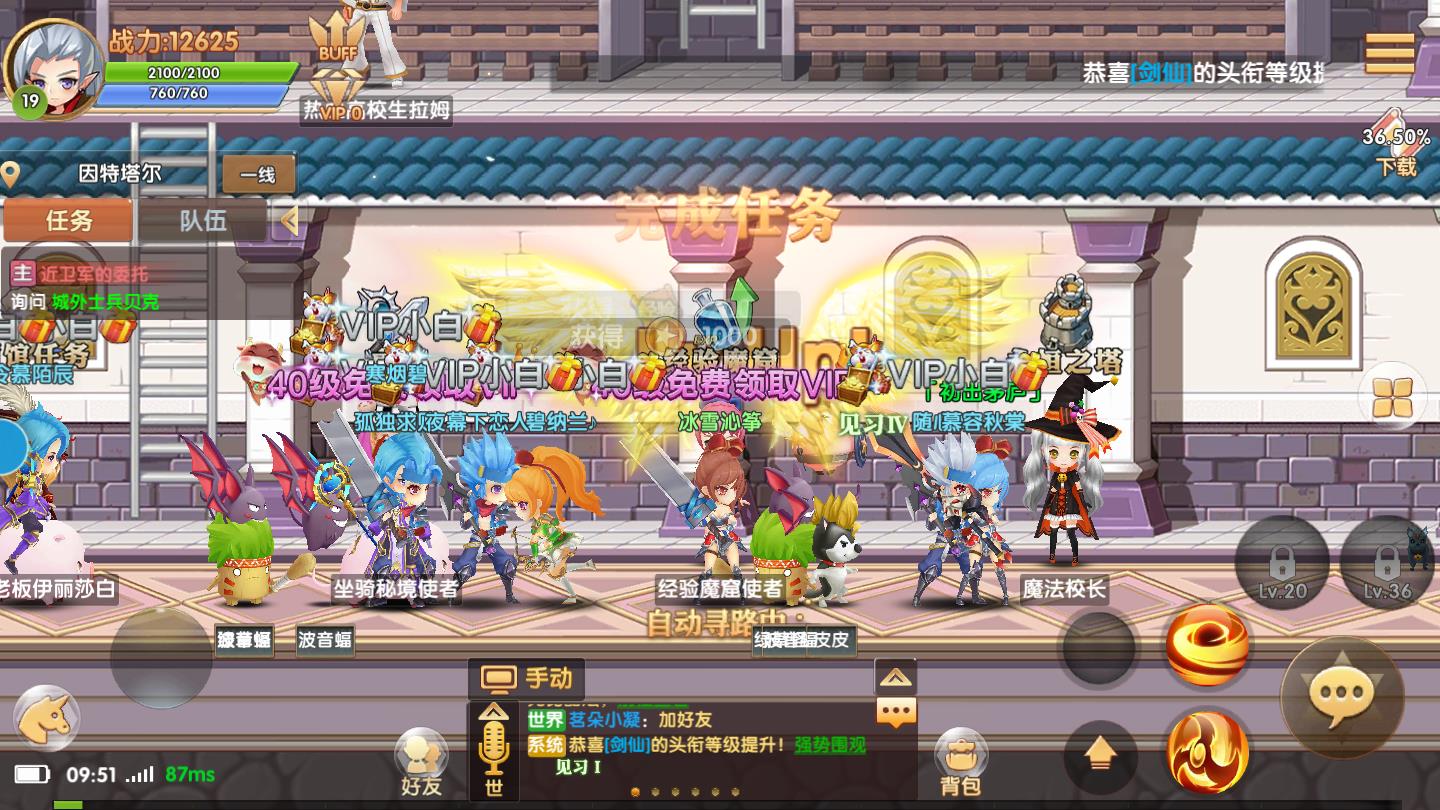The width and height of the screenshot is (1440, 810).
Task: Select the 任务 quest tab
Action: coord(66,222)
